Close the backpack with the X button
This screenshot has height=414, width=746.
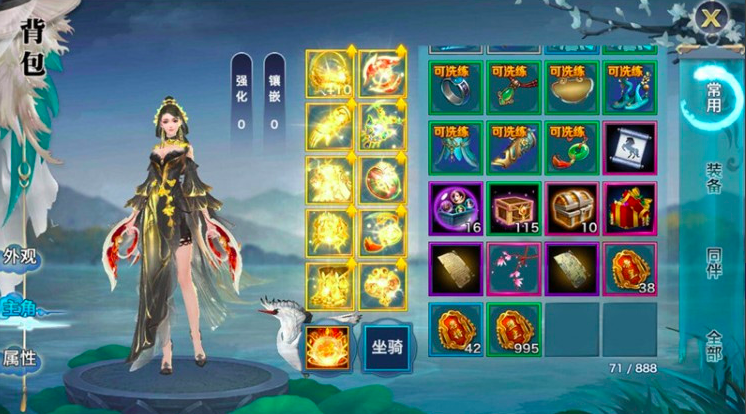click(x=711, y=18)
